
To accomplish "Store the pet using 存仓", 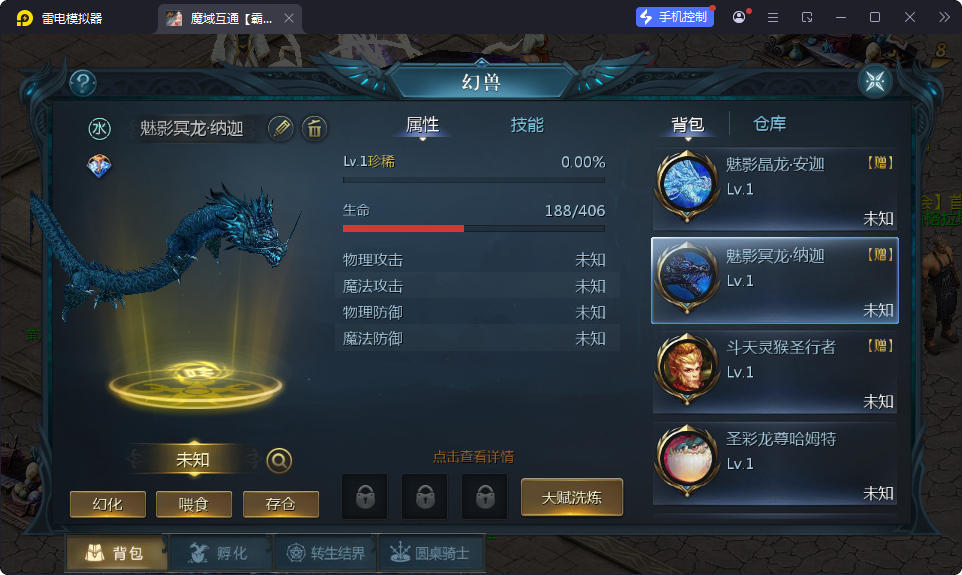I will (281, 504).
